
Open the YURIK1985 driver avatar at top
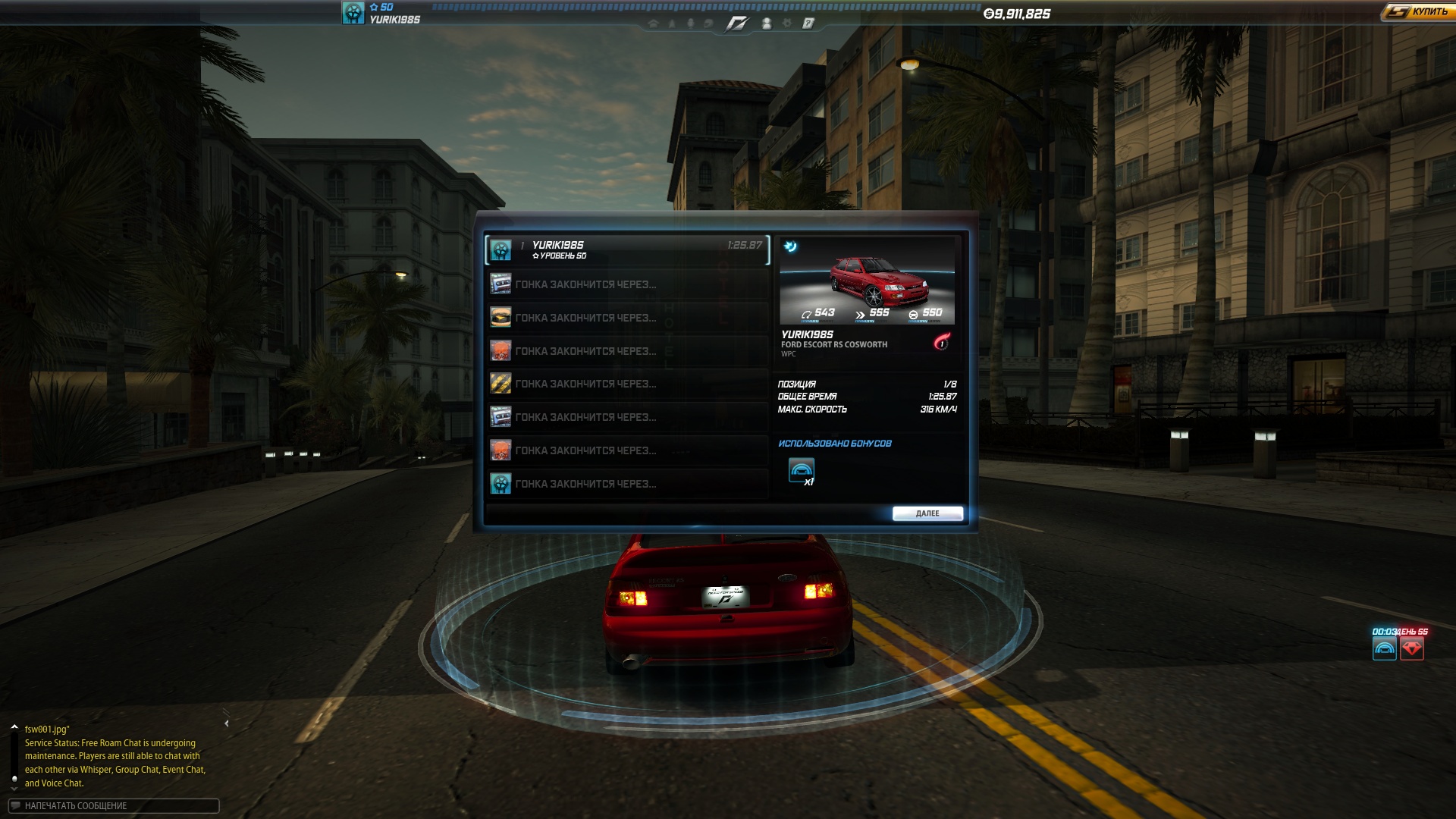353,13
